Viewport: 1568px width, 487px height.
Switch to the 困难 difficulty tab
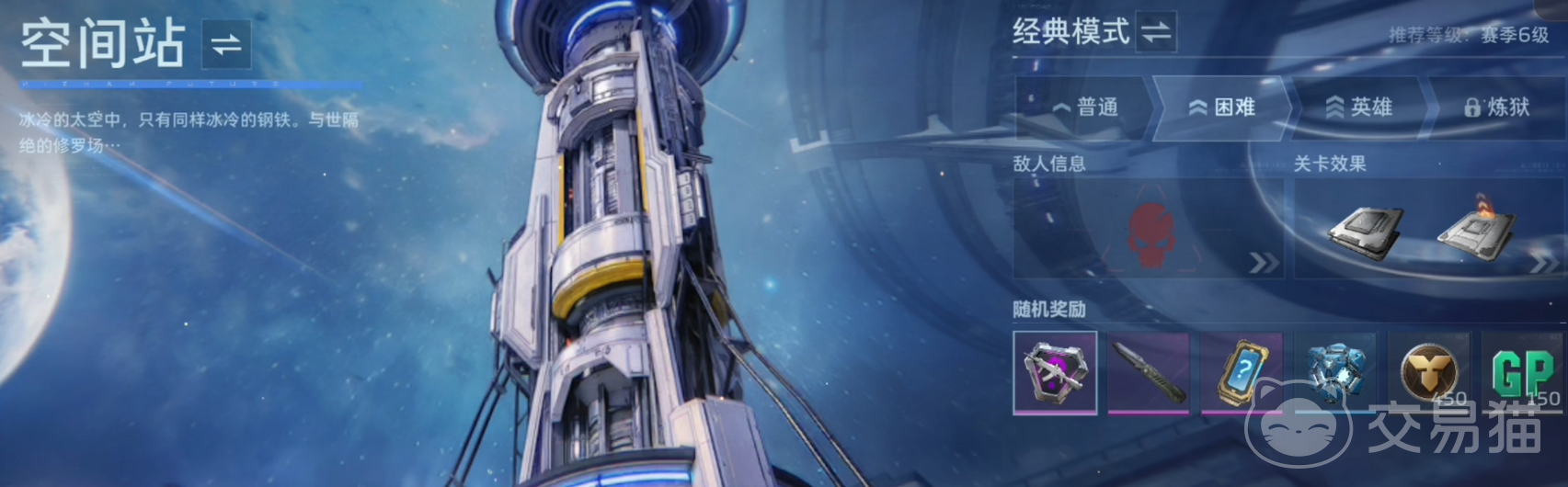(1222, 108)
